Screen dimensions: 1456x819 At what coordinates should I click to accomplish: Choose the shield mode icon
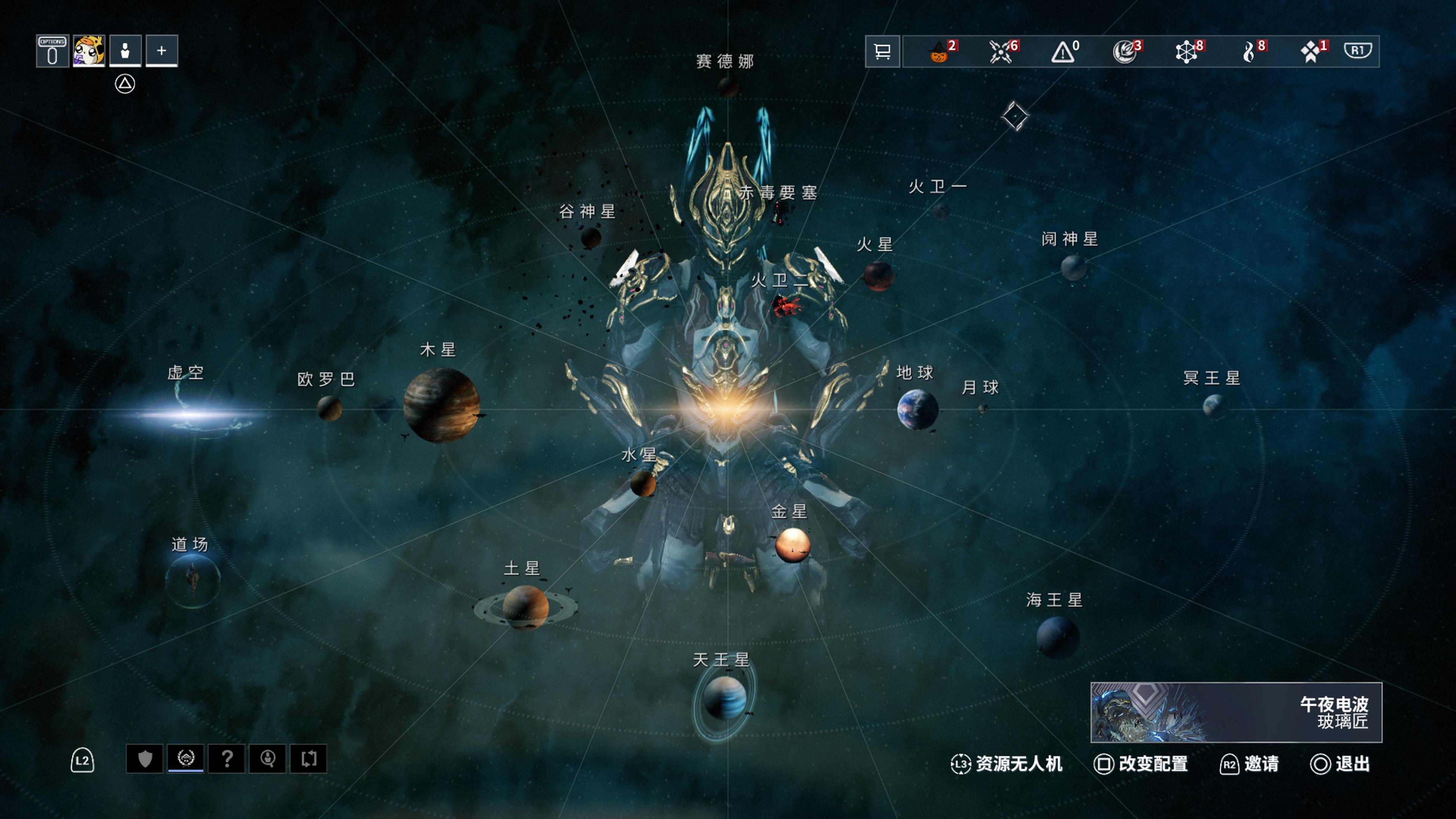145,758
